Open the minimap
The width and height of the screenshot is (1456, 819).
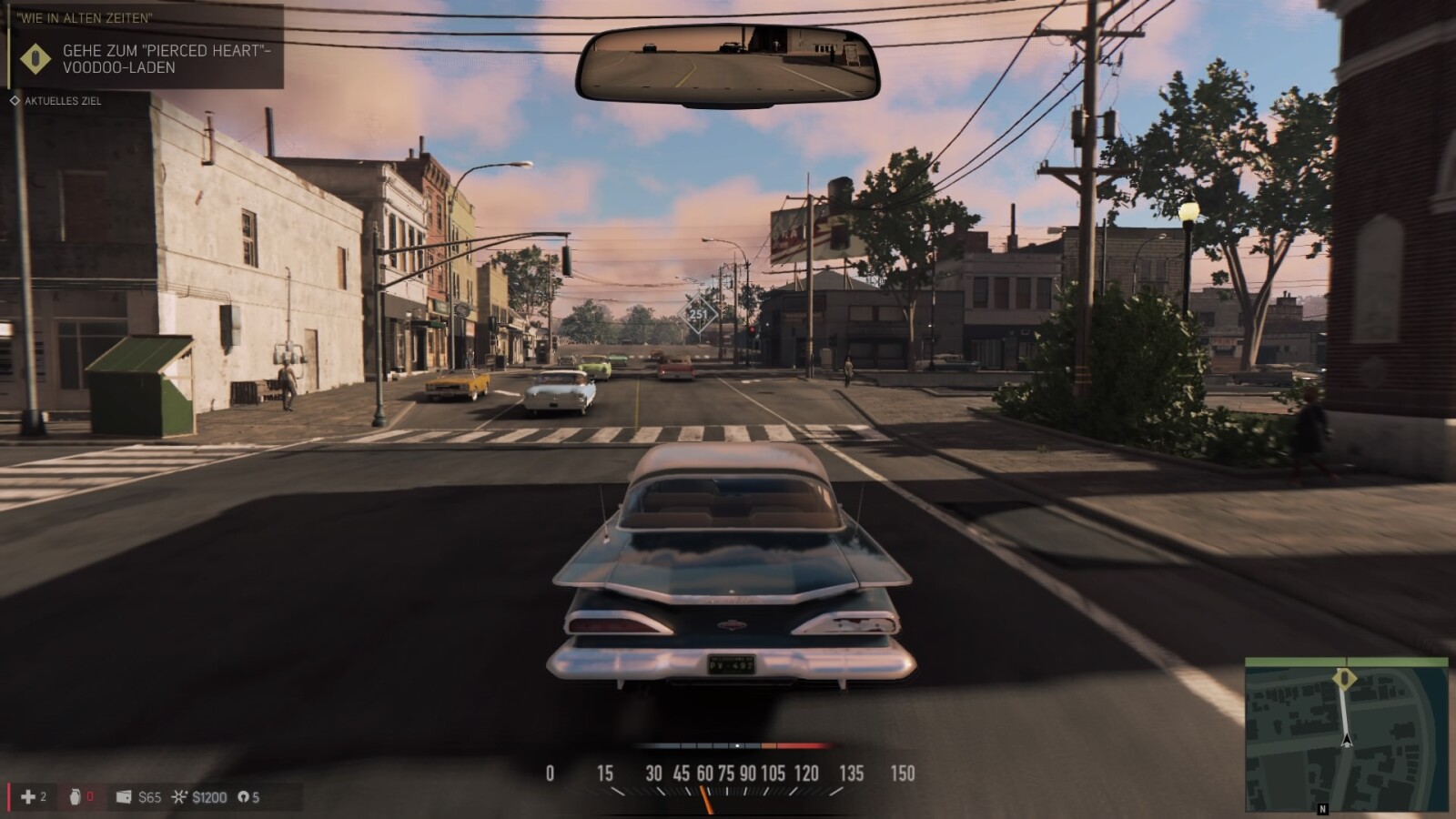coord(1346,734)
